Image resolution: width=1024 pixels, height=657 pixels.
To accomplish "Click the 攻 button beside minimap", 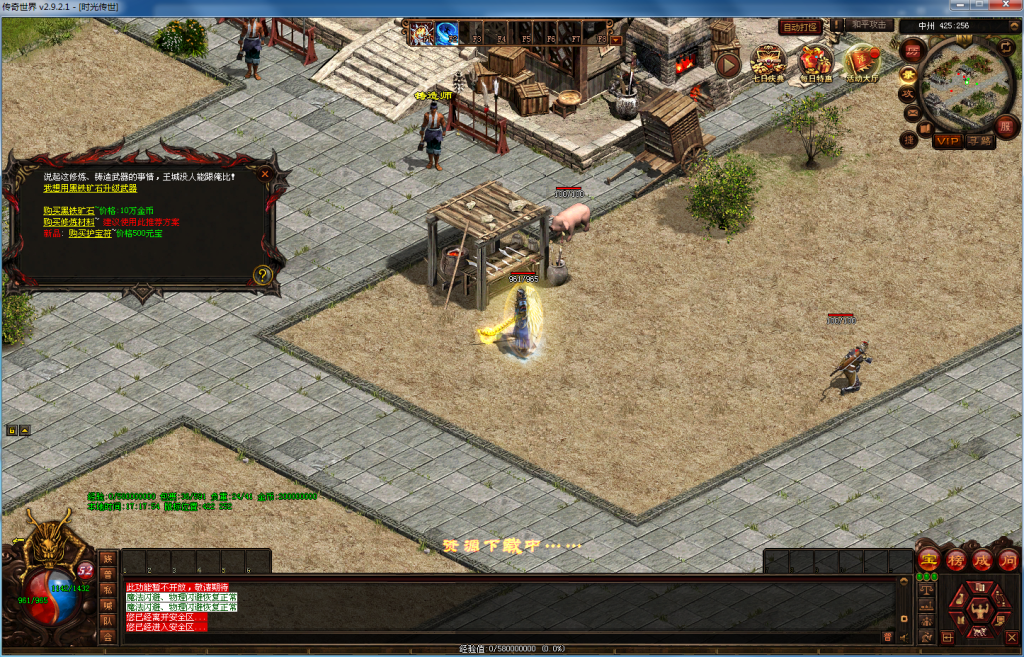I will tap(908, 93).
